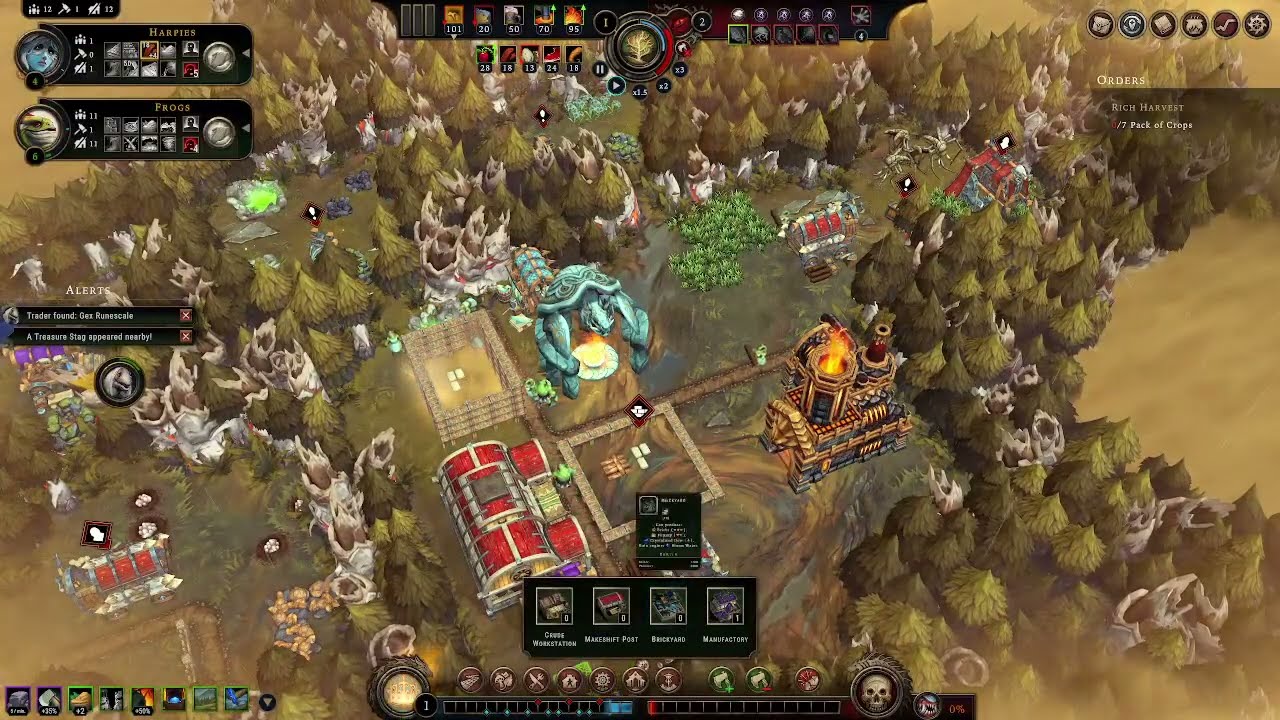The width and height of the screenshot is (1280, 720).
Task: Set game speed to x2
Action: (x=662, y=86)
